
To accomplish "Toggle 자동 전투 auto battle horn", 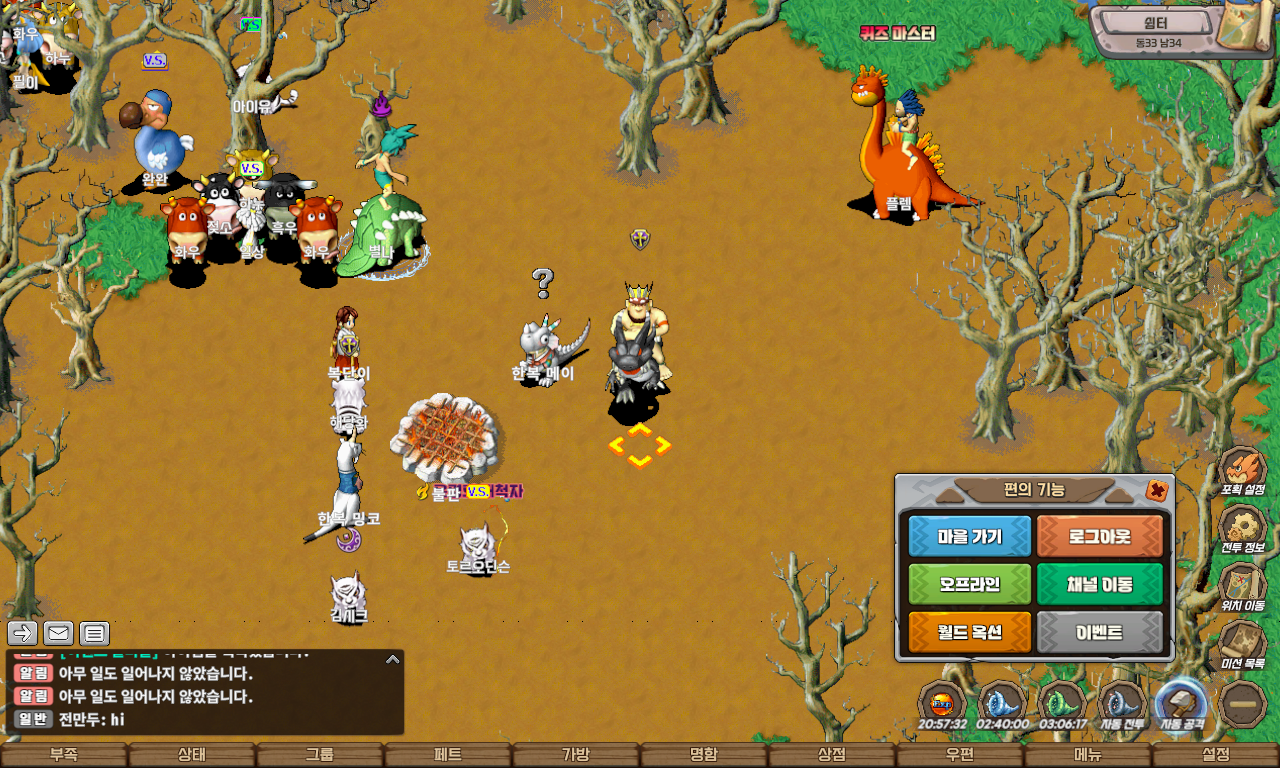I will (x=1122, y=703).
